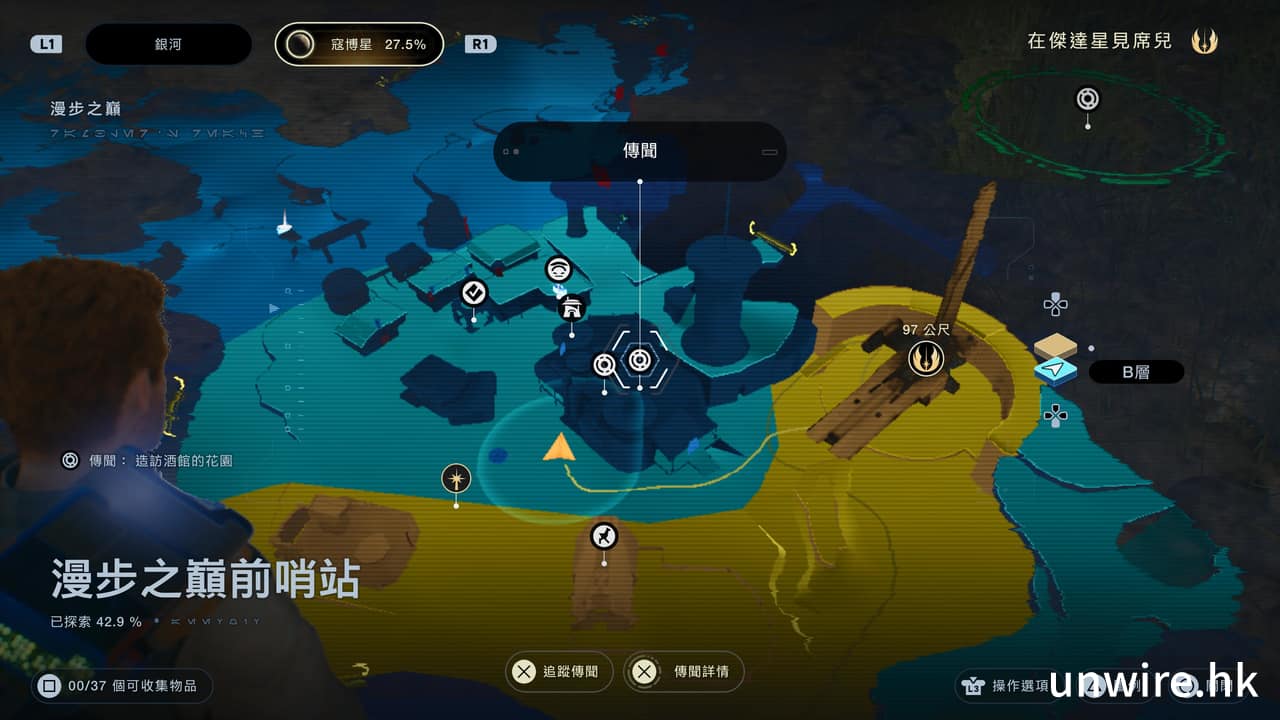The width and height of the screenshot is (1280, 720).
Task: Open the 在傑達星見席兒 main objective tracker
Action: (x=1121, y=42)
